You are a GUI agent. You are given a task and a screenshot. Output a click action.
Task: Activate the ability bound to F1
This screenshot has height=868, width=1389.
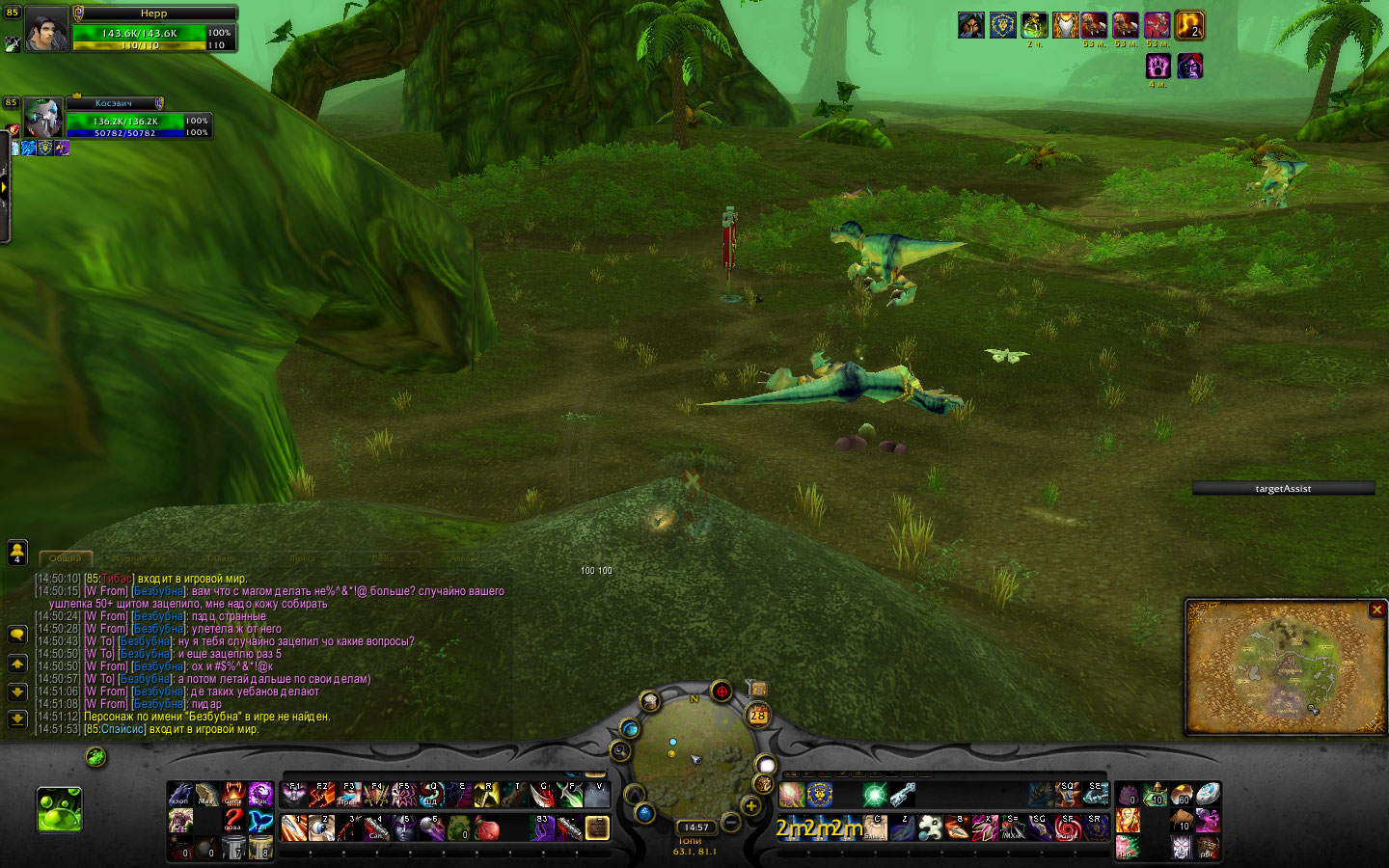(x=294, y=795)
